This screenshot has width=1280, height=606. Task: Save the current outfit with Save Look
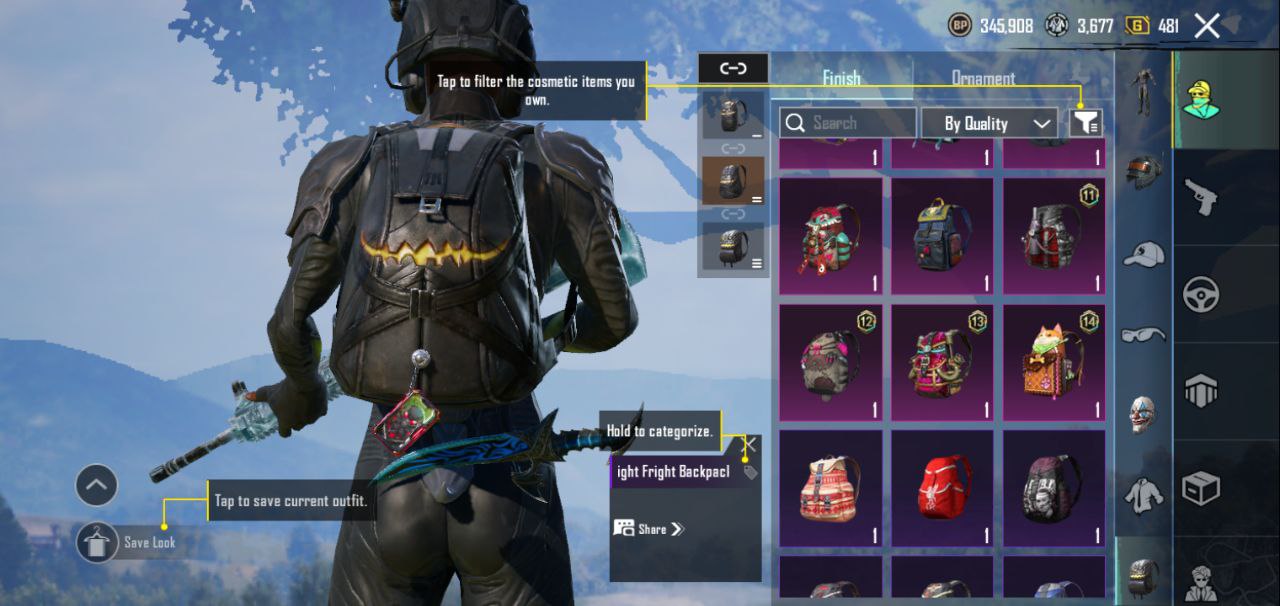(98, 542)
